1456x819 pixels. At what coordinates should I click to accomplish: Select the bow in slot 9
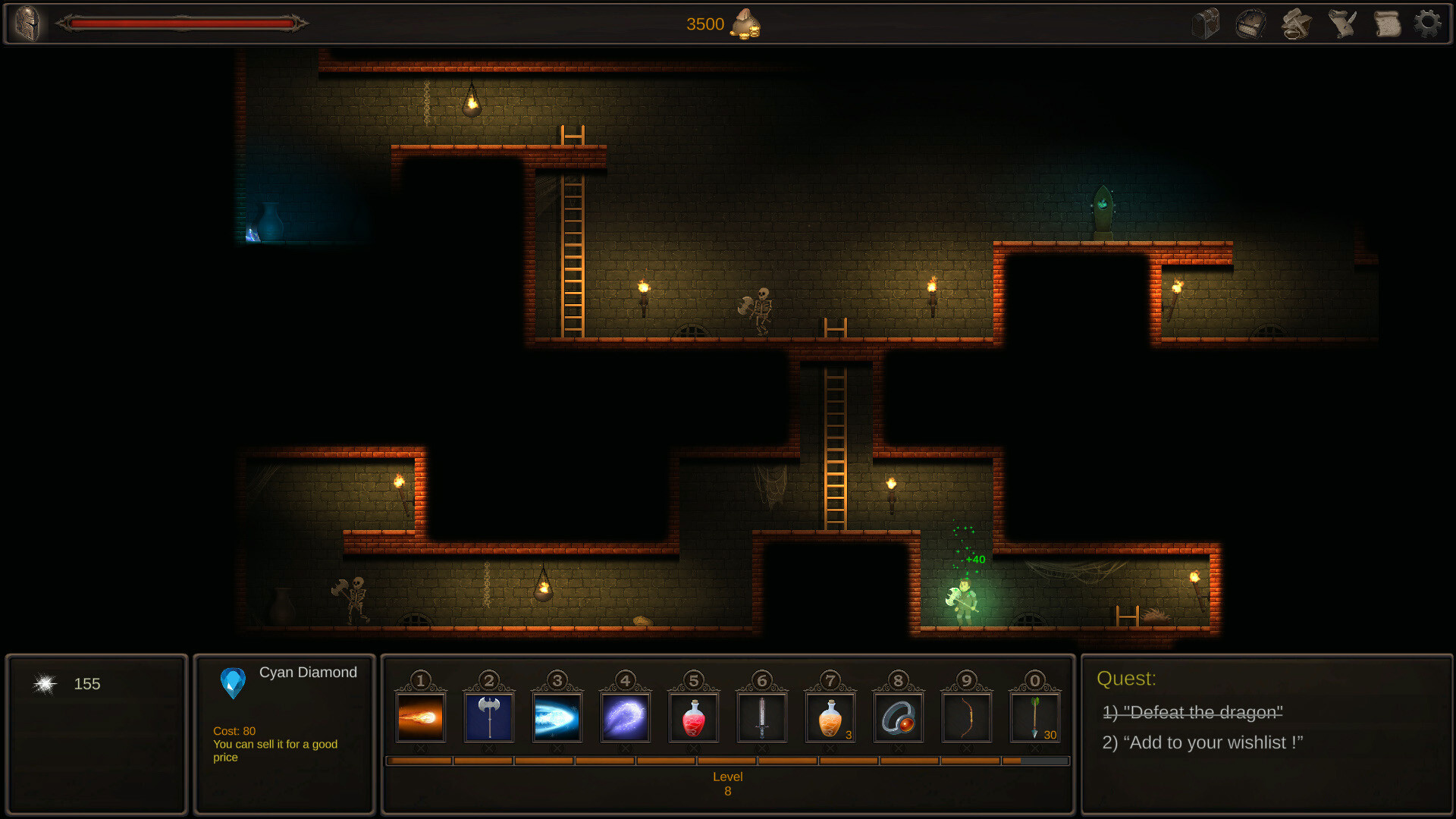tap(968, 717)
